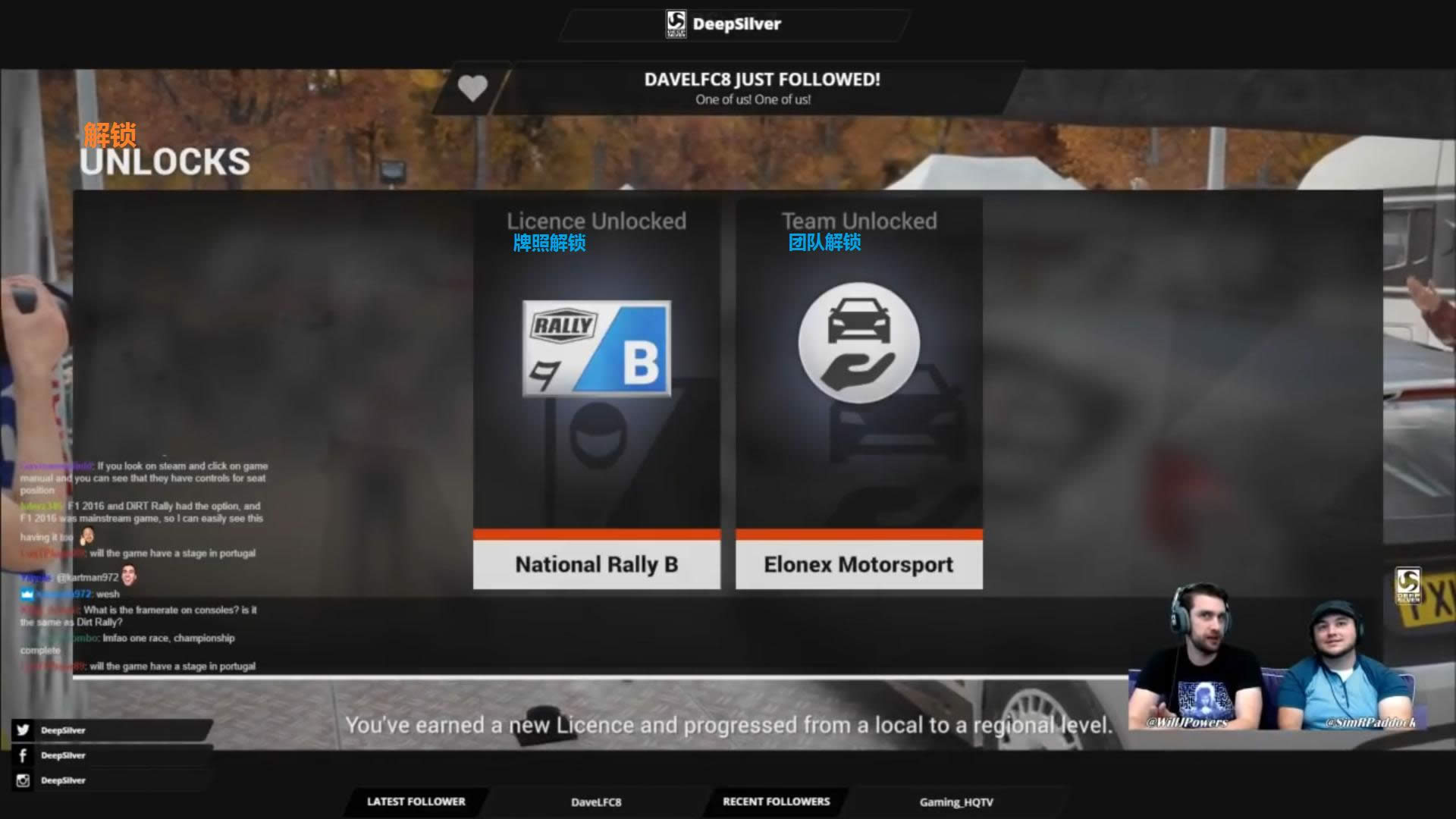Open the DeepSilver Instagram link
The width and height of the screenshot is (1456, 819).
62,780
